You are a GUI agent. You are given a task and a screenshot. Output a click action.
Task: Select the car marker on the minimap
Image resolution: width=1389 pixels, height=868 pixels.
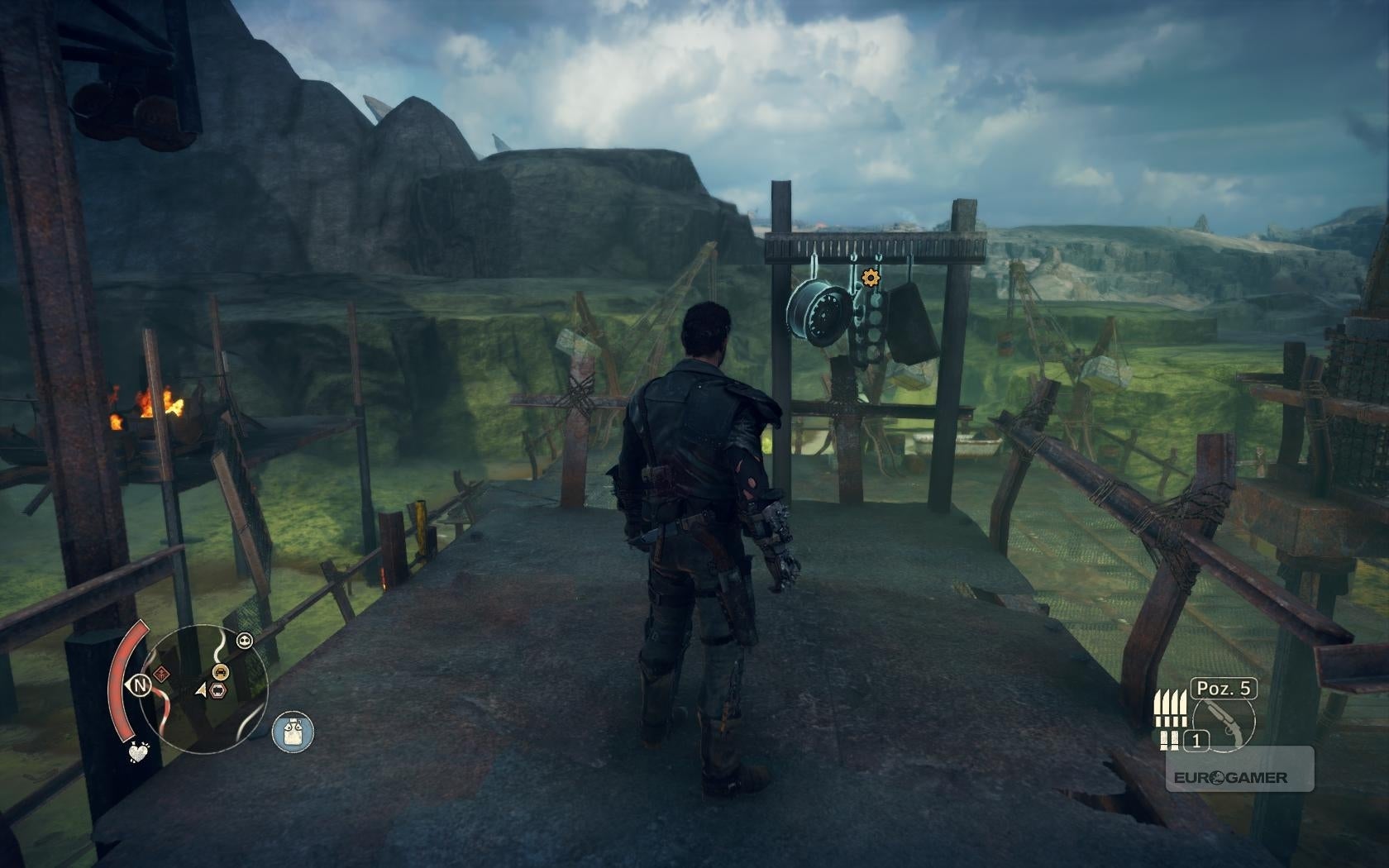(x=221, y=671)
